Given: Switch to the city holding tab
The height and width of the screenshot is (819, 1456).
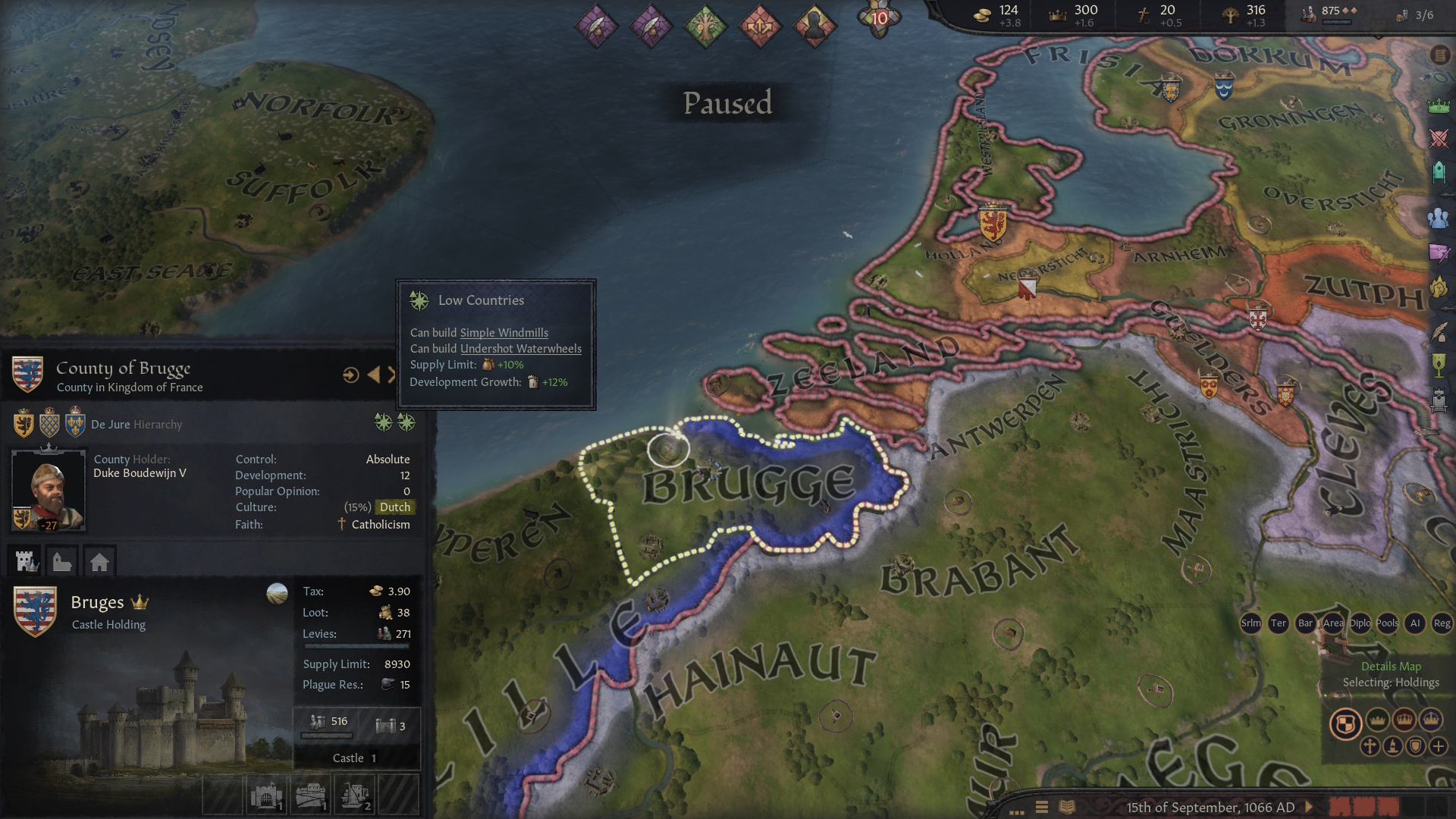Looking at the screenshot, I should (99, 561).
